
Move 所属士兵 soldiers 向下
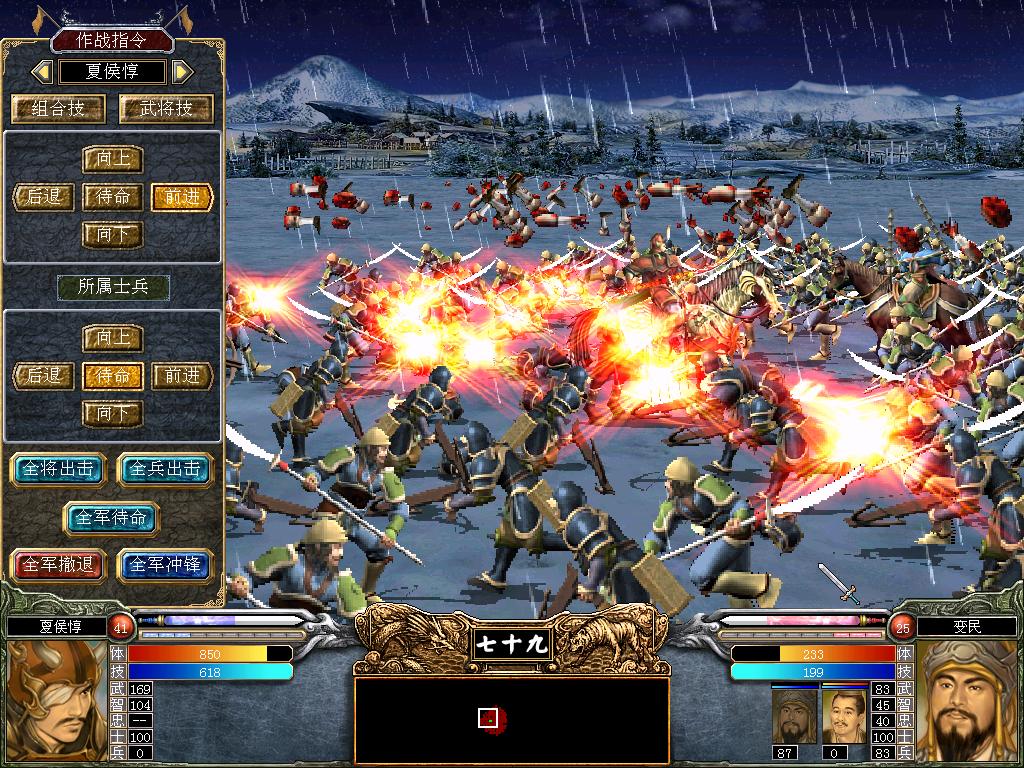tap(112, 413)
